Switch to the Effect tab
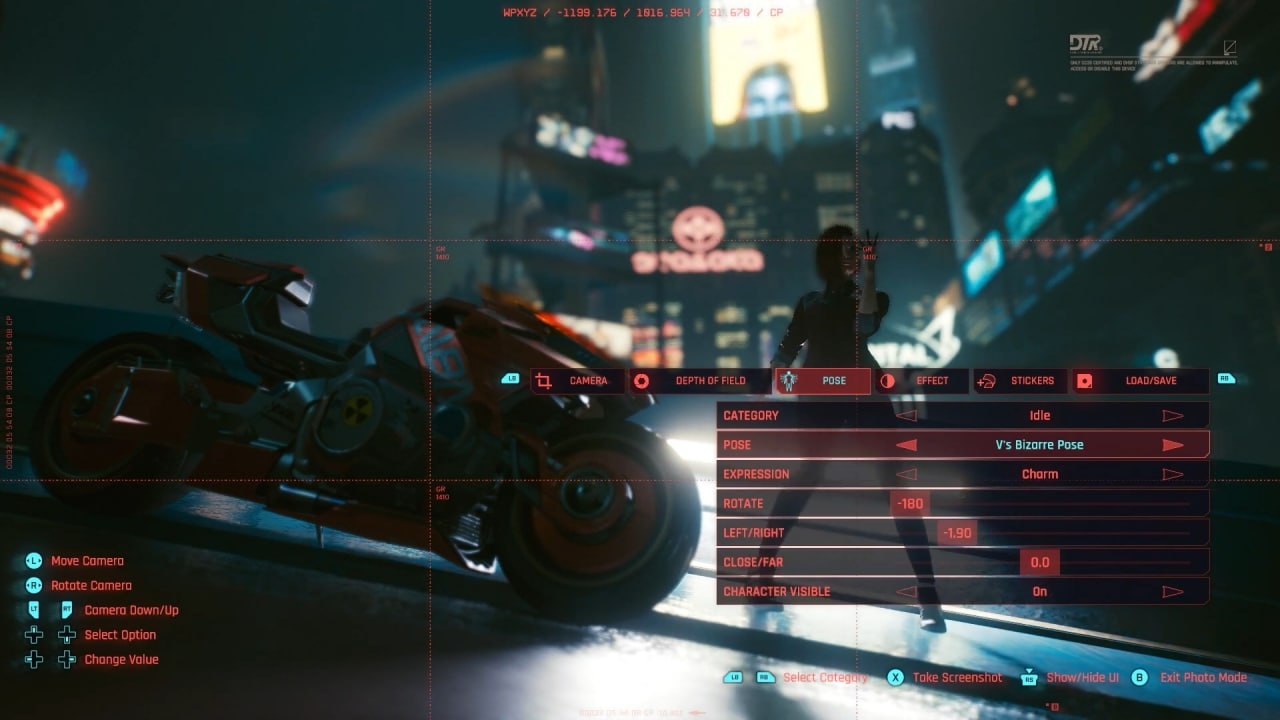Image resolution: width=1280 pixels, height=720 pixels. tap(921, 381)
